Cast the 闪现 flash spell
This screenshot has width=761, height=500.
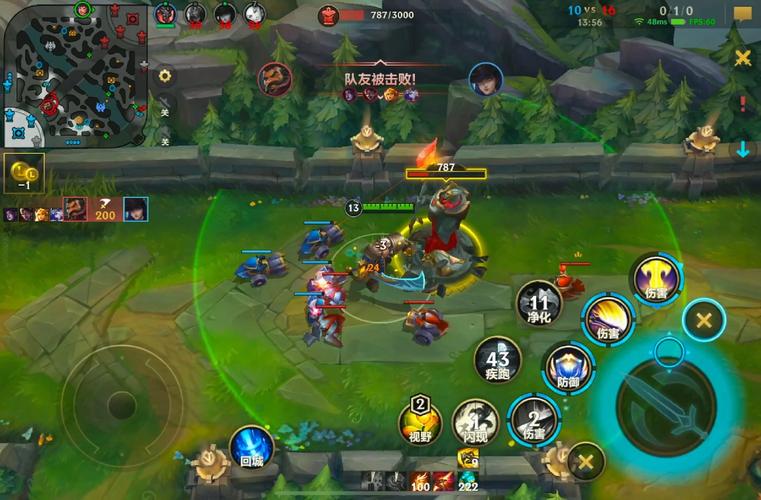click(x=472, y=420)
